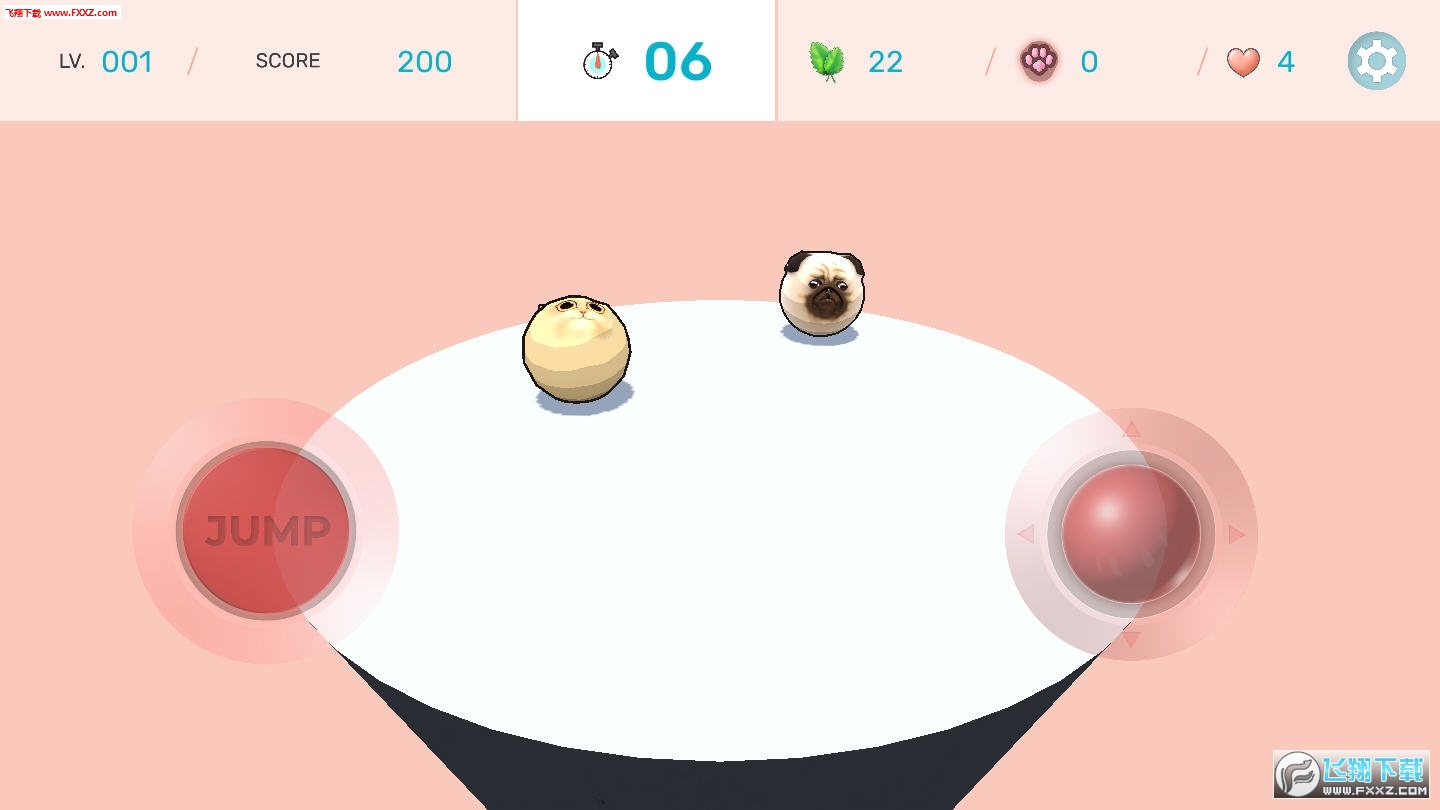1440x810 pixels.
Task: Tap the left arrow on the joystick
Action: coord(1028,533)
